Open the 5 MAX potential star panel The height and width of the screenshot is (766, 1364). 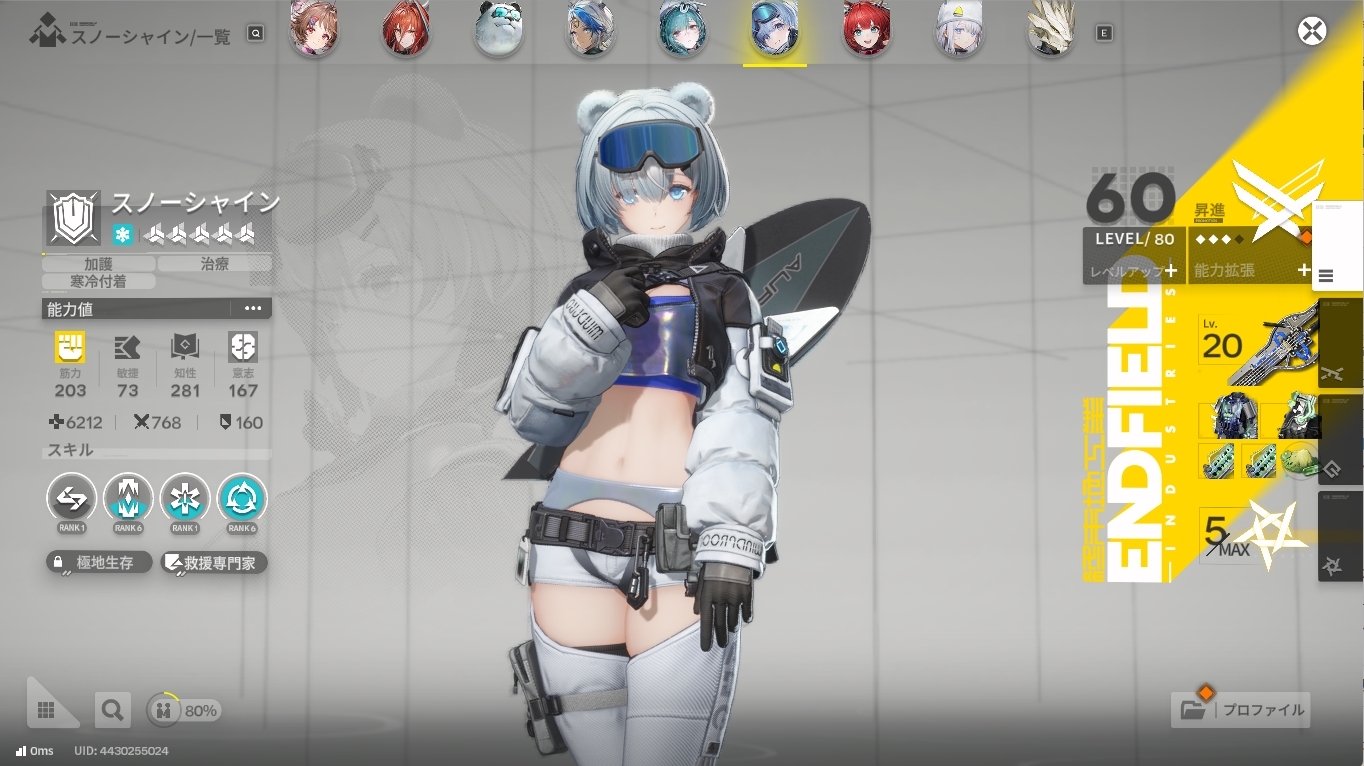1250,537
